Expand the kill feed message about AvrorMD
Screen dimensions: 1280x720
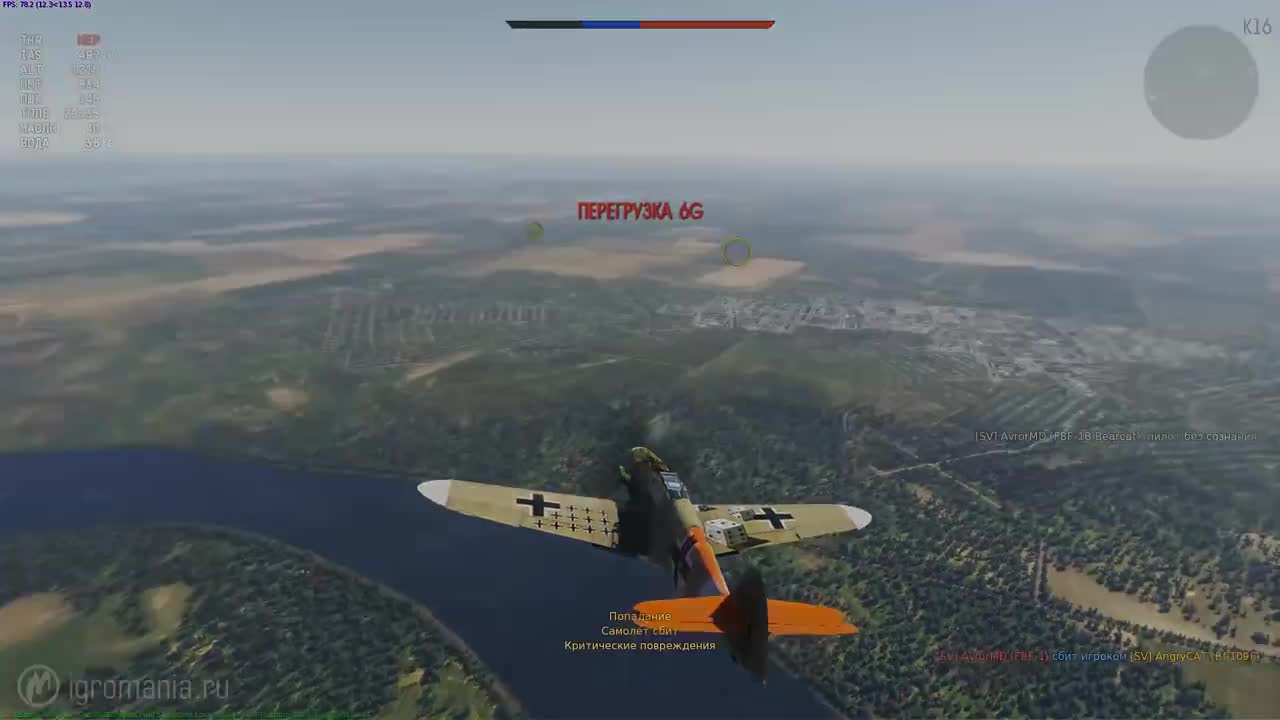[x=1115, y=436]
